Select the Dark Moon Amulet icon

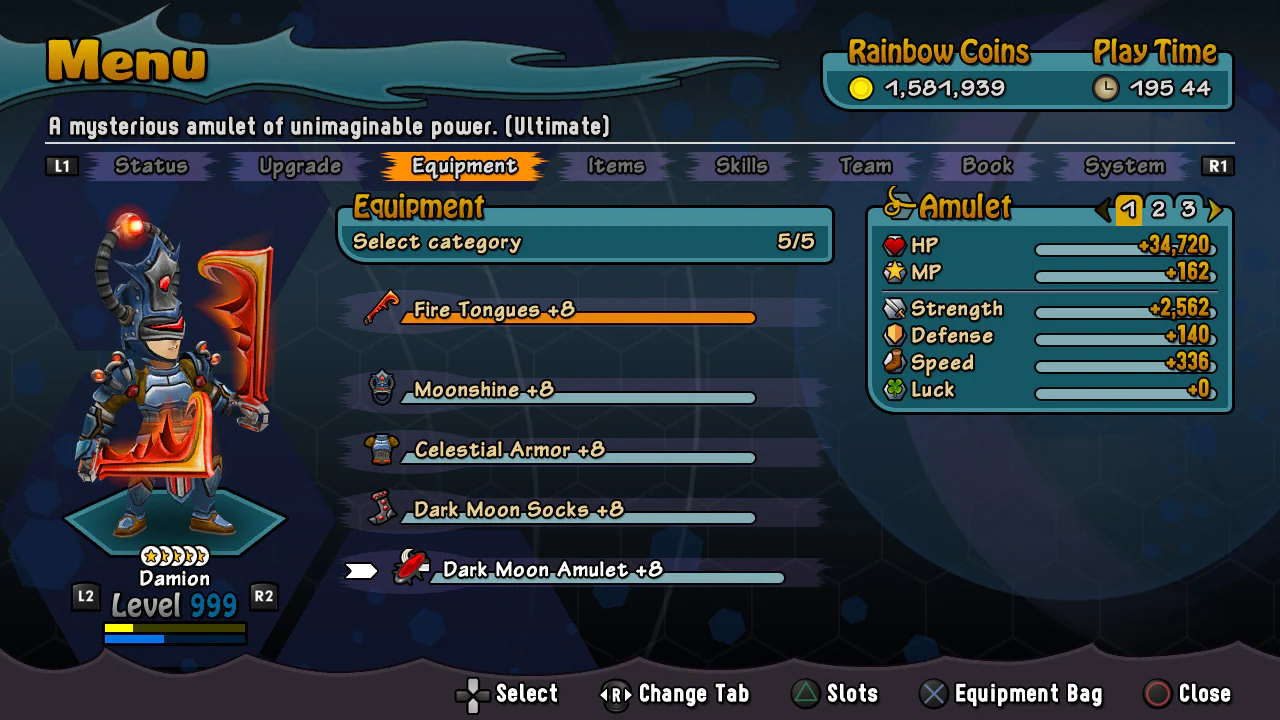coord(410,569)
